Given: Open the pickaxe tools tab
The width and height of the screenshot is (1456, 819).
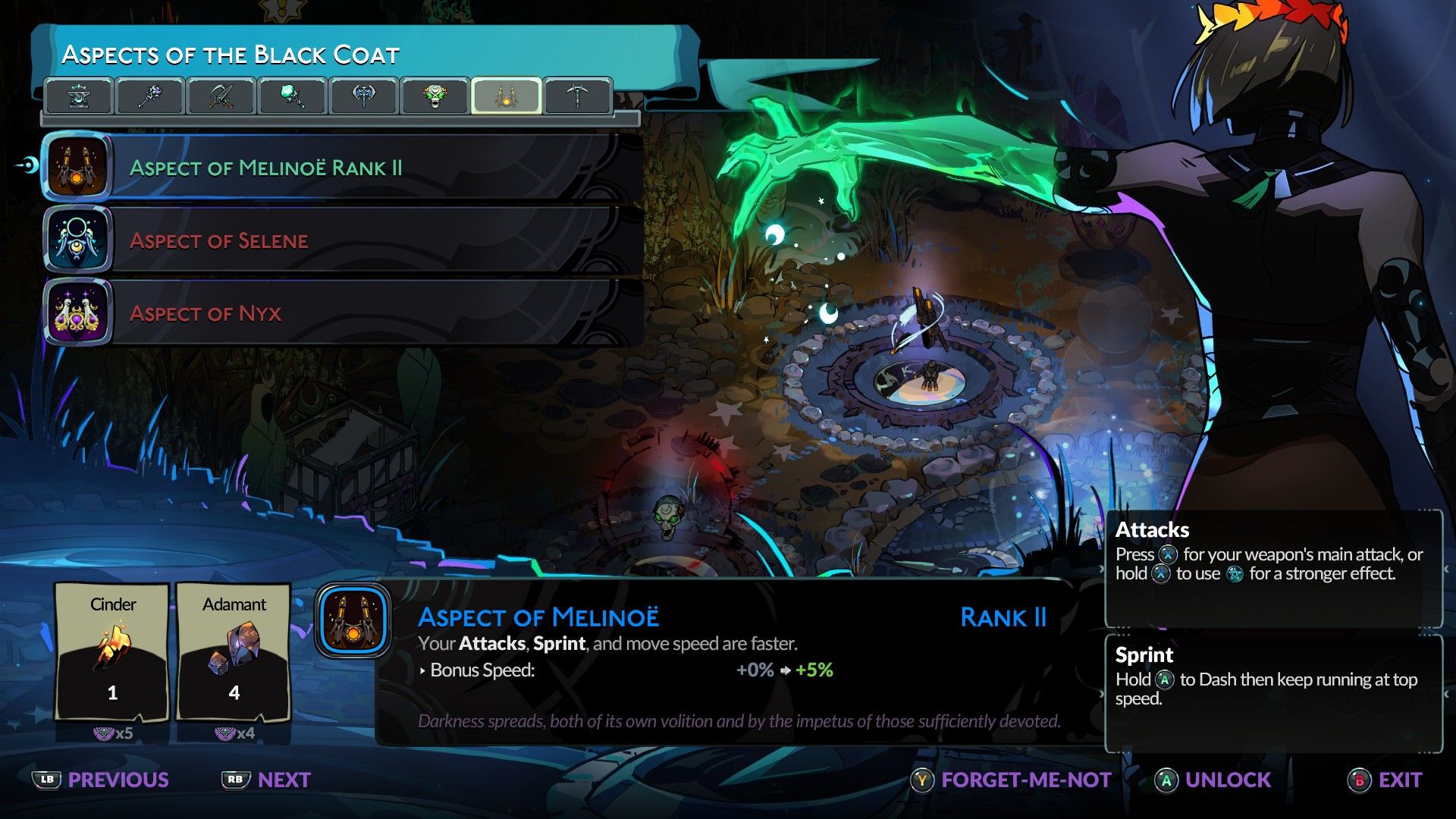Looking at the screenshot, I should click(578, 96).
